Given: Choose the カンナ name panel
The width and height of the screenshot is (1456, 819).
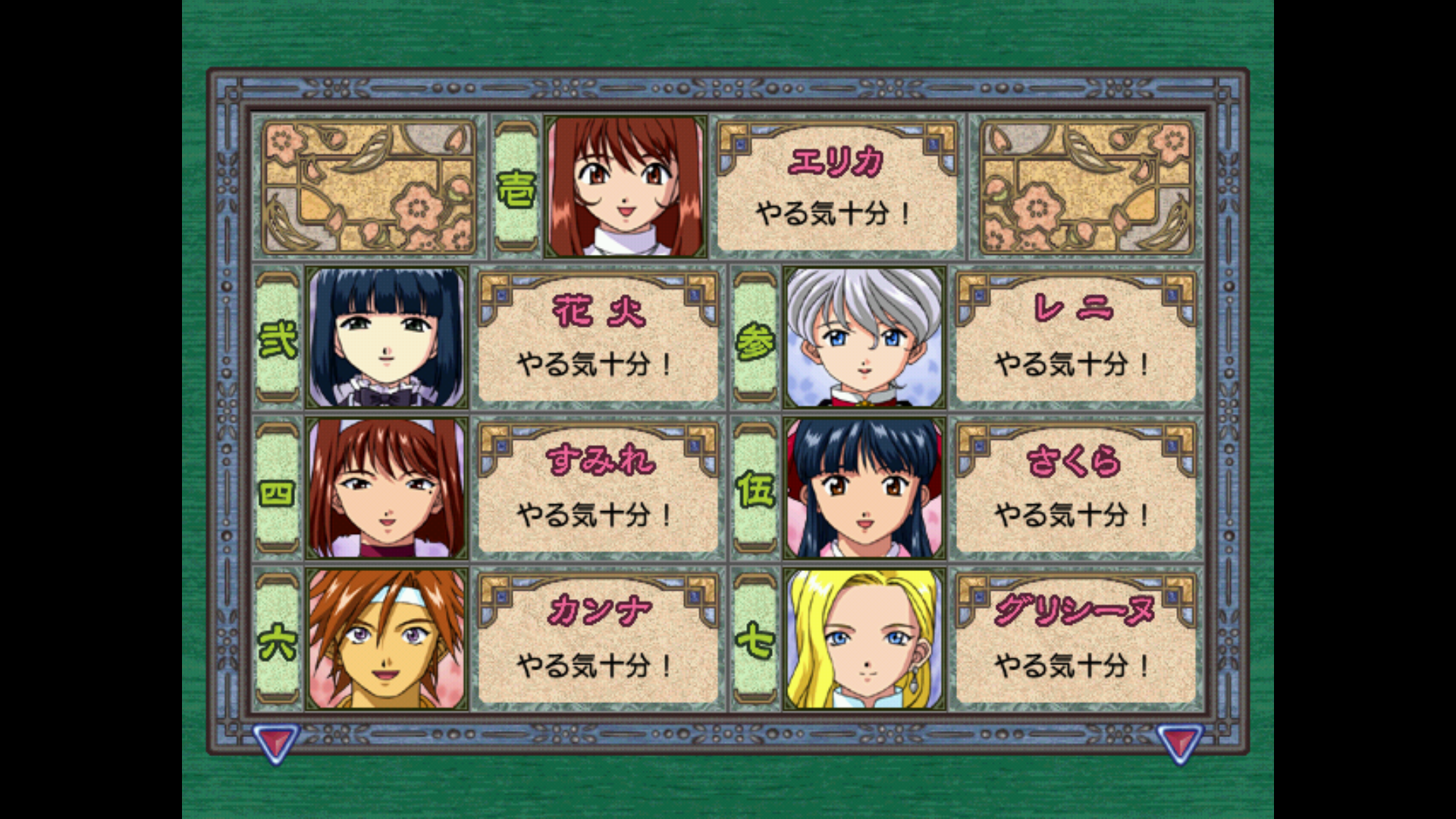Looking at the screenshot, I should pos(598,639).
